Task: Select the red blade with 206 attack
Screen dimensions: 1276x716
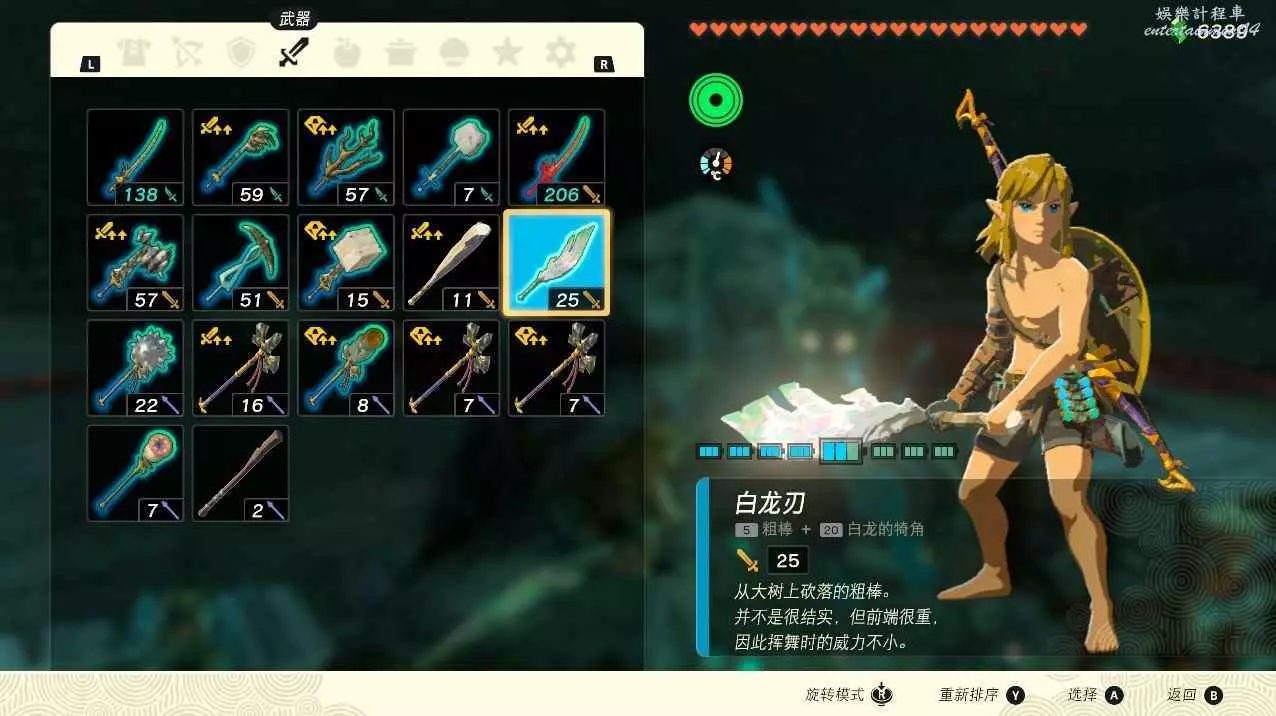Action: point(556,157)
